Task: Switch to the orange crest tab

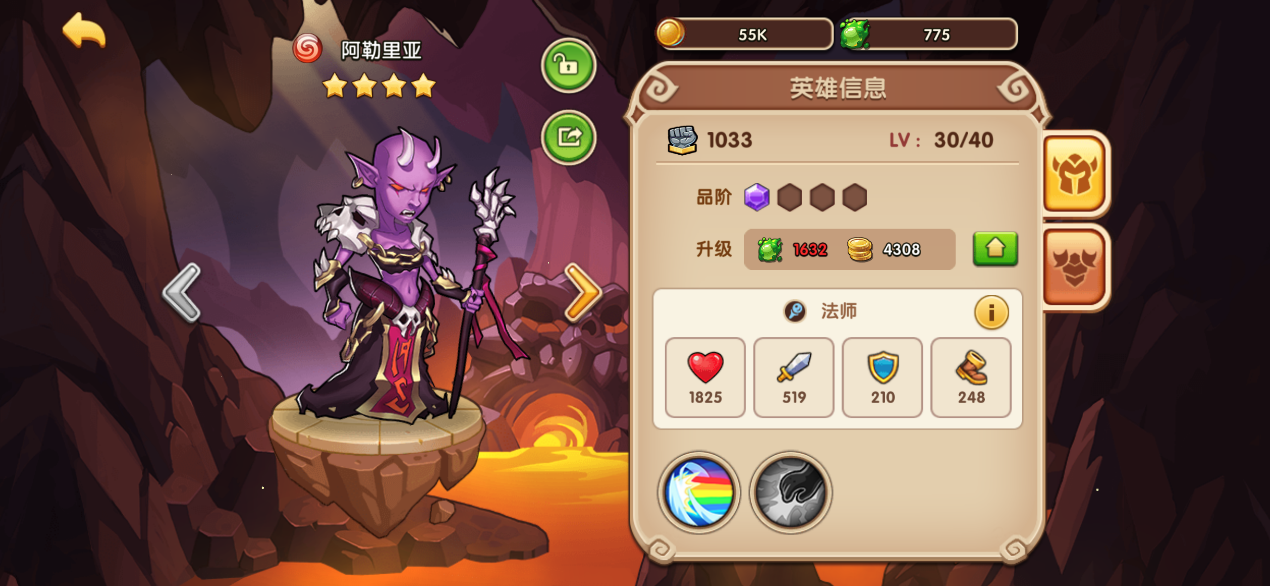Action: [x=1074, y=267]
